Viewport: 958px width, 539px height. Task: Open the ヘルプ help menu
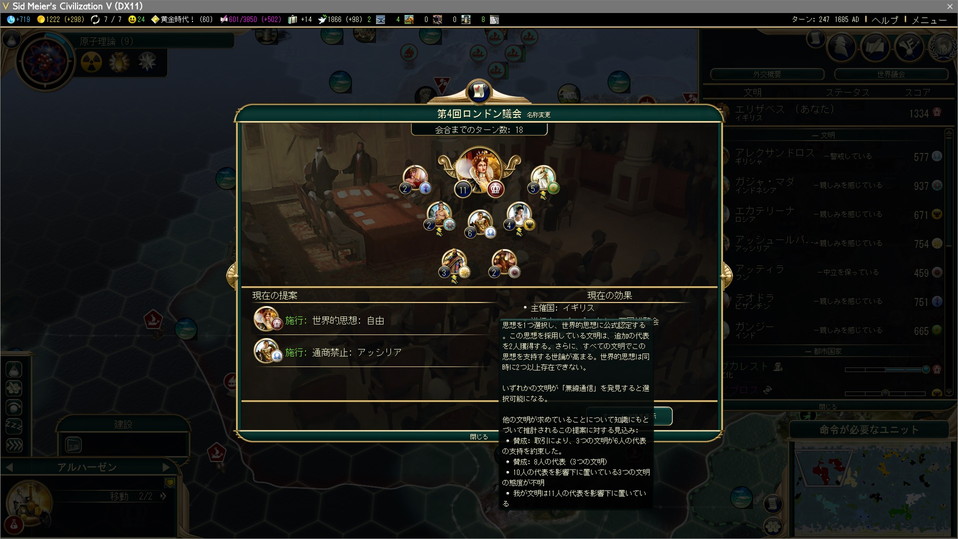coord(884,20)
